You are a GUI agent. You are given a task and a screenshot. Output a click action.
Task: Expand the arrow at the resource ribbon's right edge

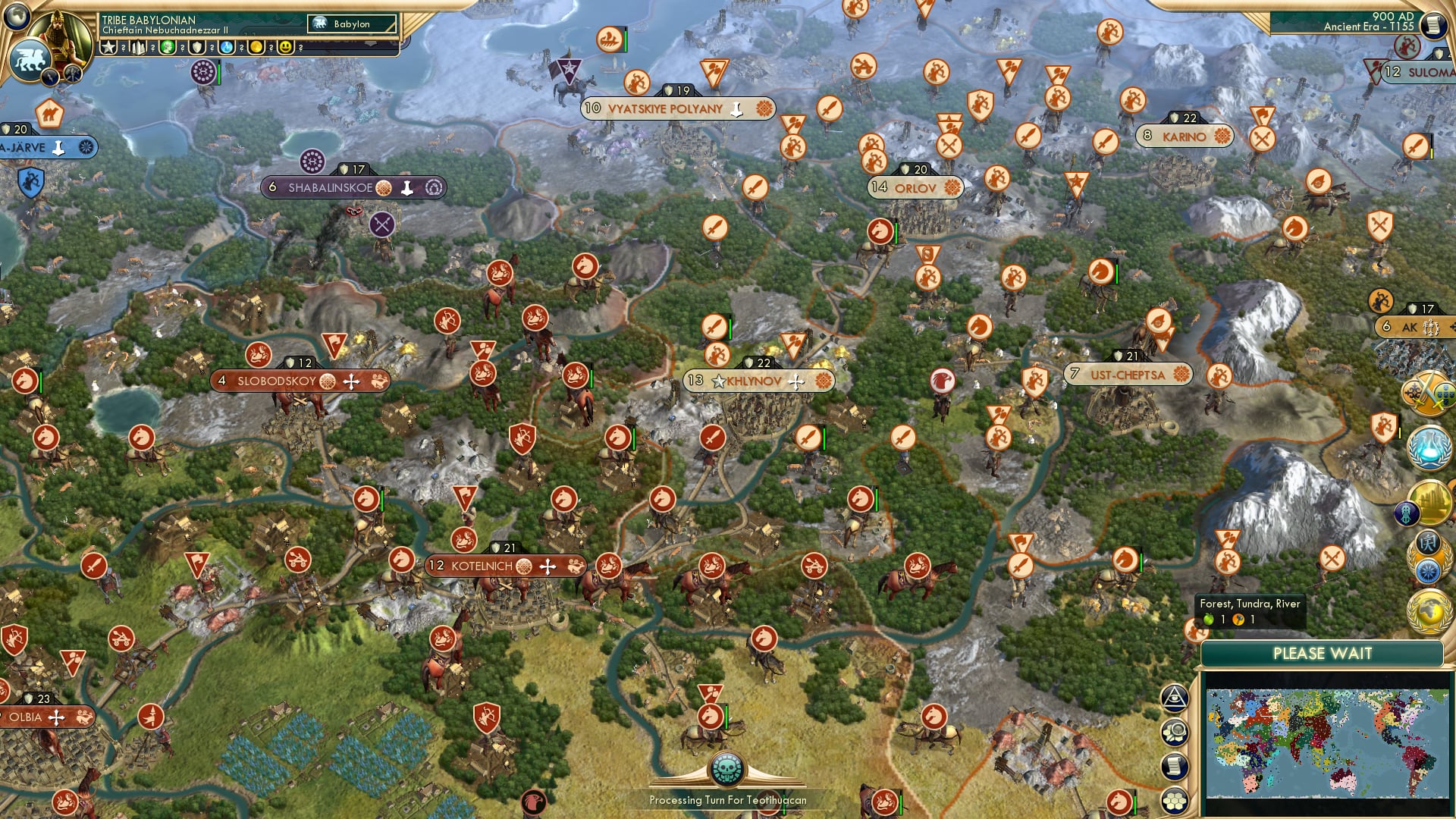click(371, 43)
